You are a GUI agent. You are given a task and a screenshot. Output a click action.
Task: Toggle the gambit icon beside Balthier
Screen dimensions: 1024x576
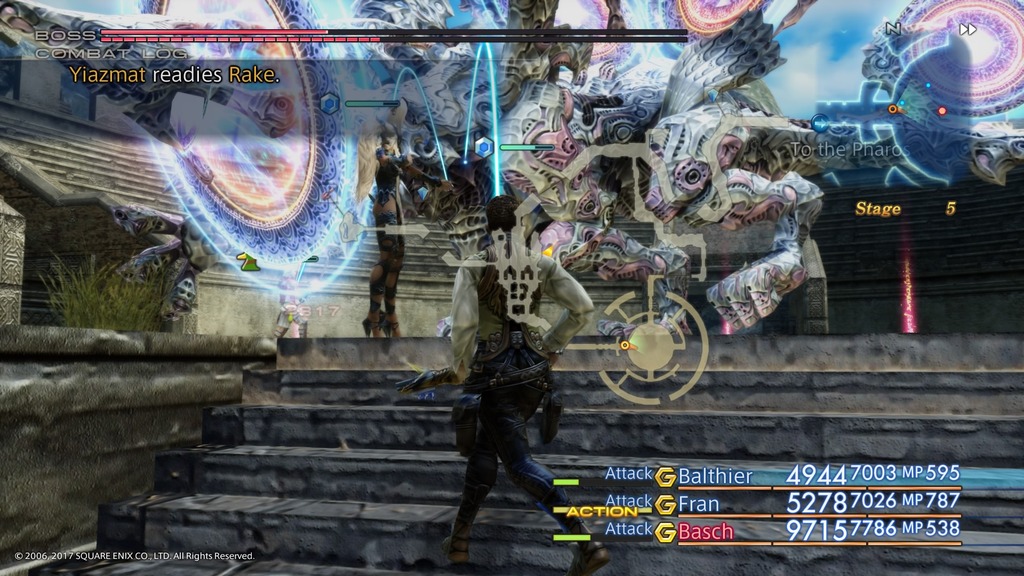[x=665, y=476]
